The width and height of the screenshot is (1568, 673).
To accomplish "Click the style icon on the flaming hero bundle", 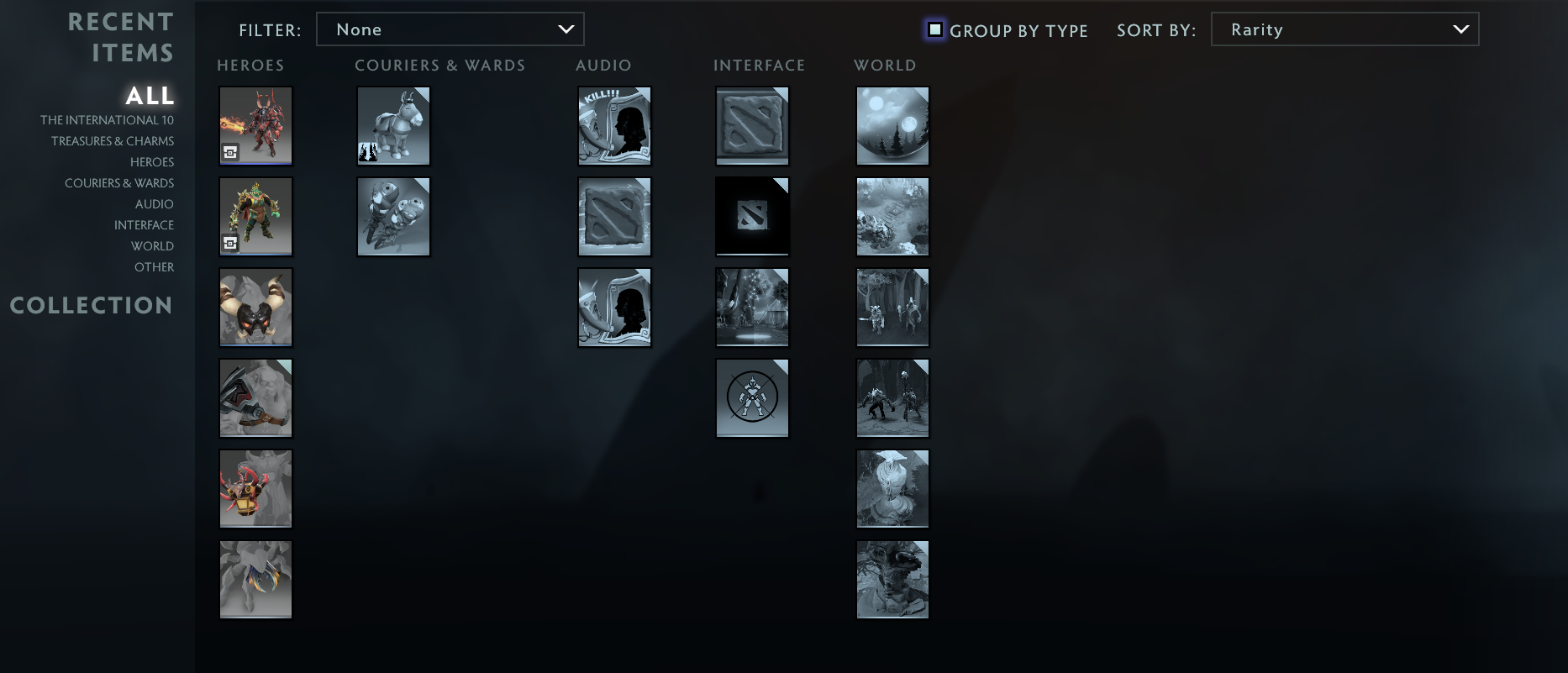I will point(232,153).
